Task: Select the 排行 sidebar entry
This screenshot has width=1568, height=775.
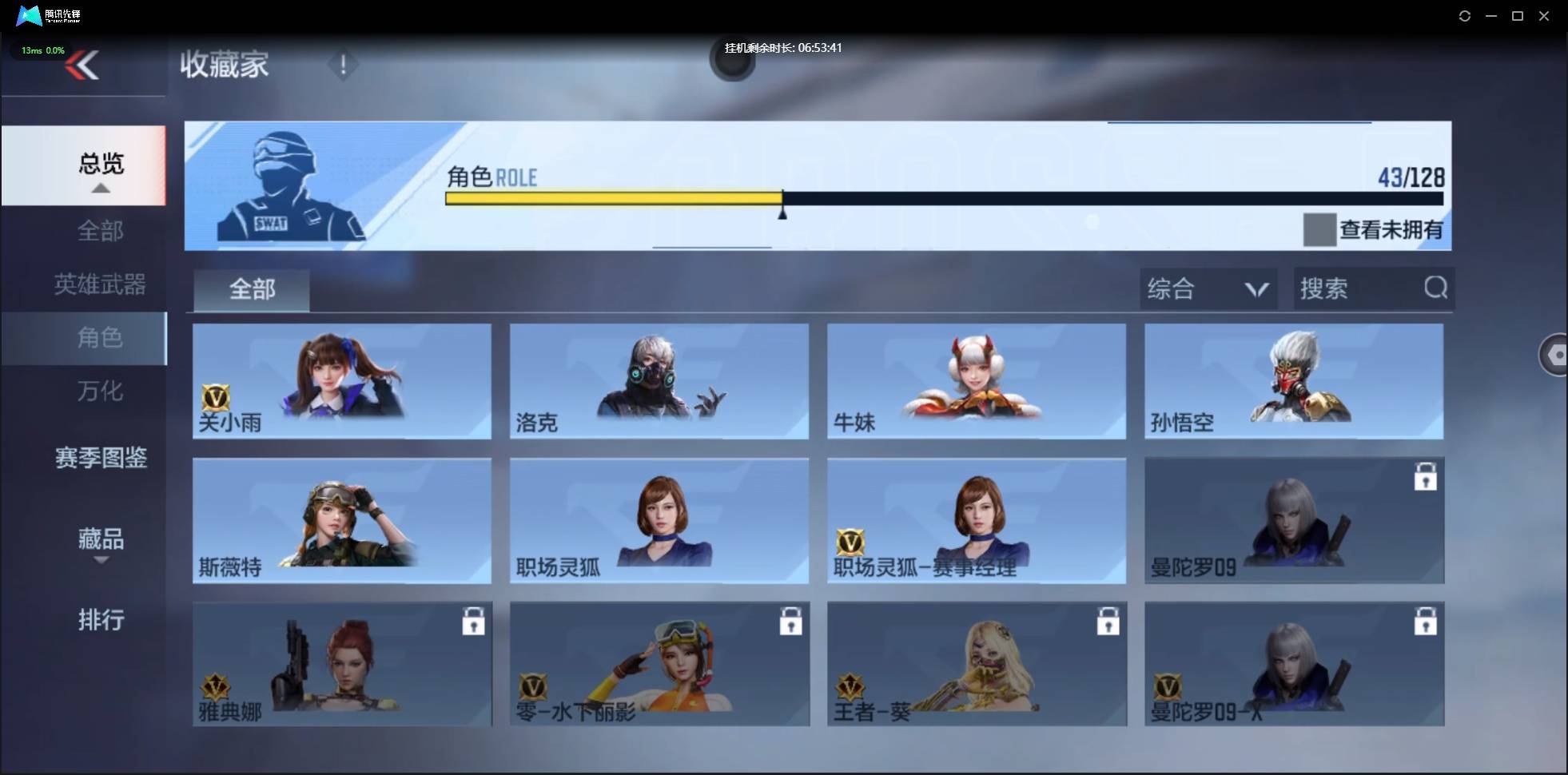Action: click(101, 620)
